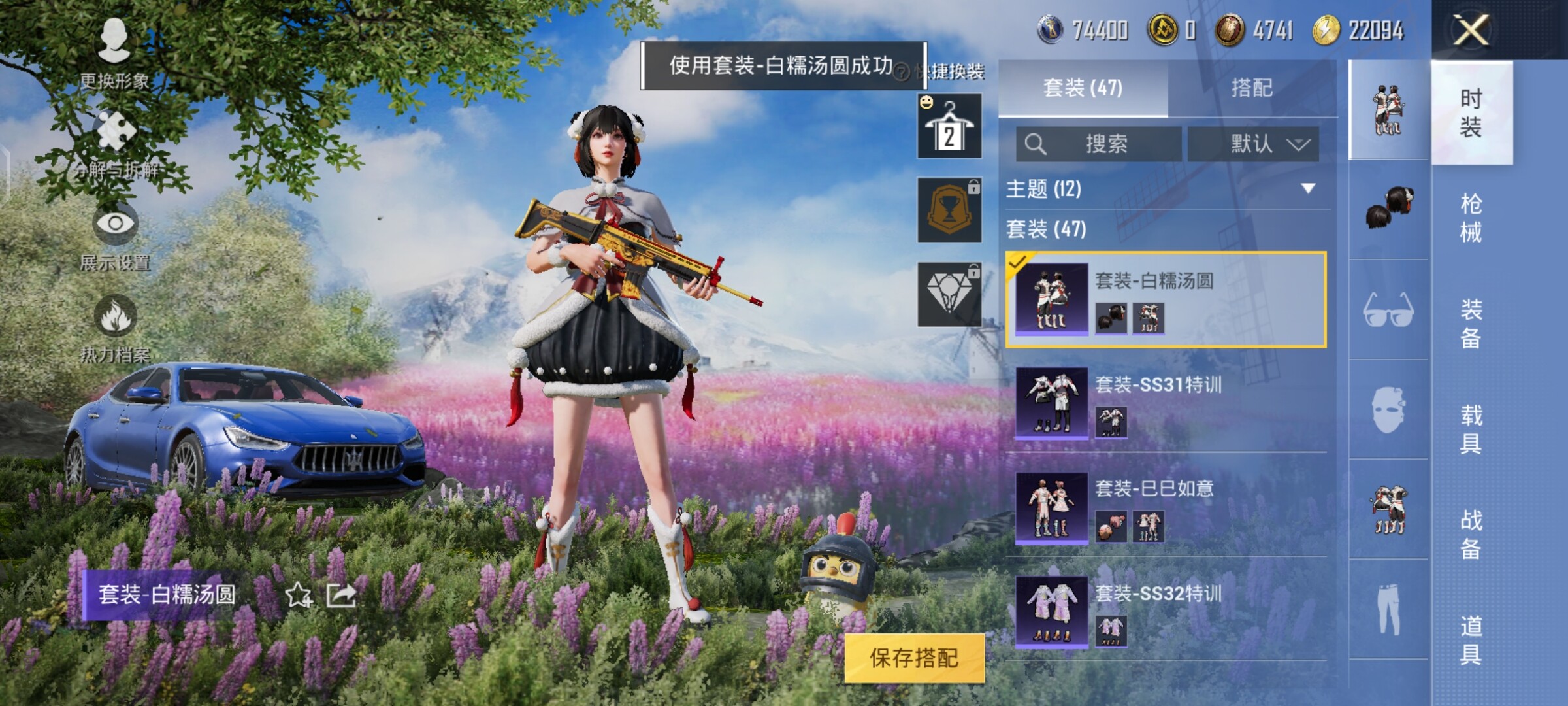1568x706 pixels.
Task: Favorite the outfit with the star icon
Action: pos(299,595)
